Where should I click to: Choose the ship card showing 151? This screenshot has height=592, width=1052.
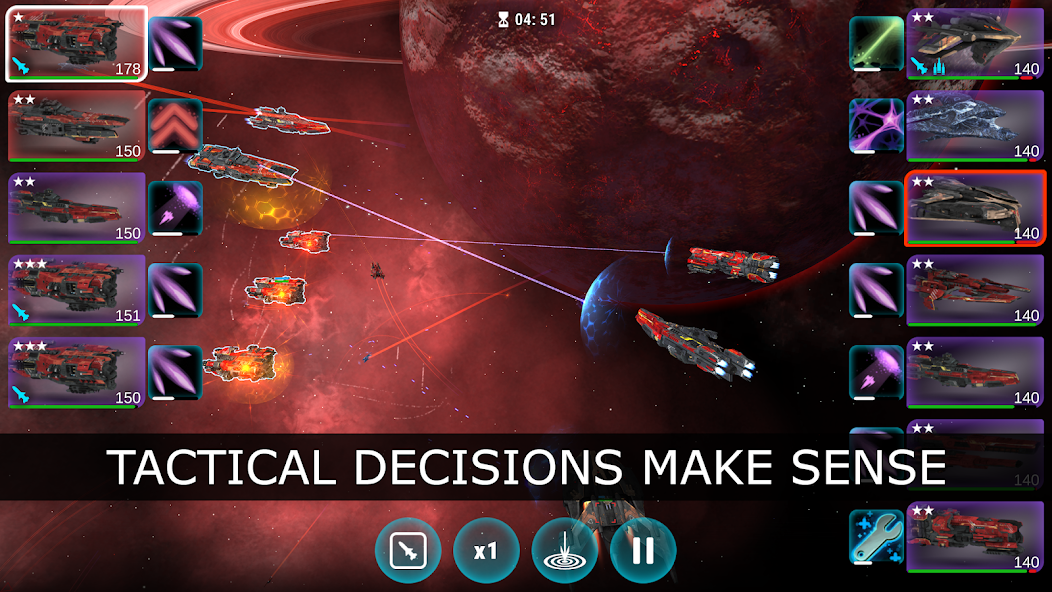pyautogui.click(x=77, y=290)
